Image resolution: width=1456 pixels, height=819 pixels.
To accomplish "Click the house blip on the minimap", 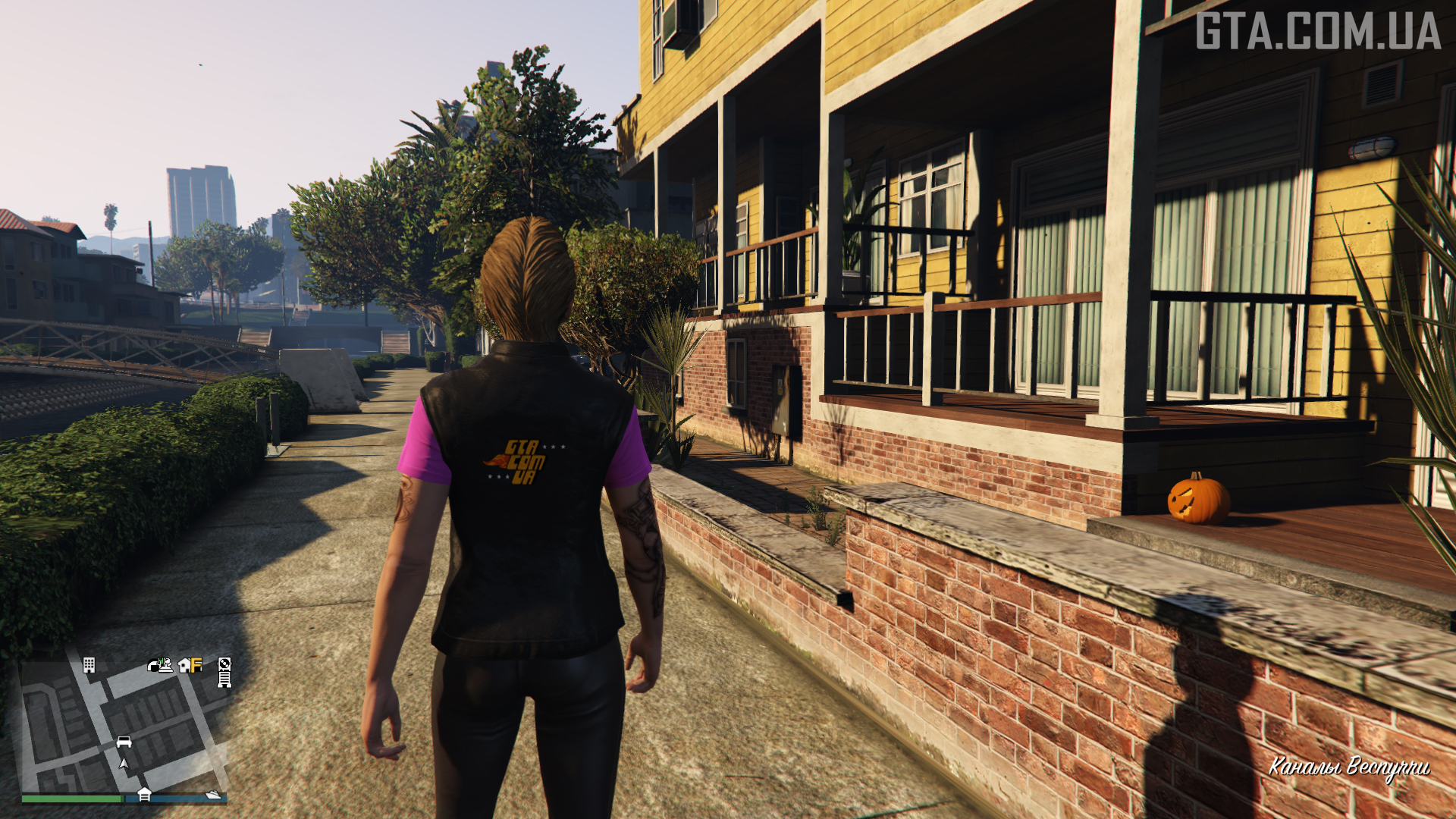I will point(185,666).
